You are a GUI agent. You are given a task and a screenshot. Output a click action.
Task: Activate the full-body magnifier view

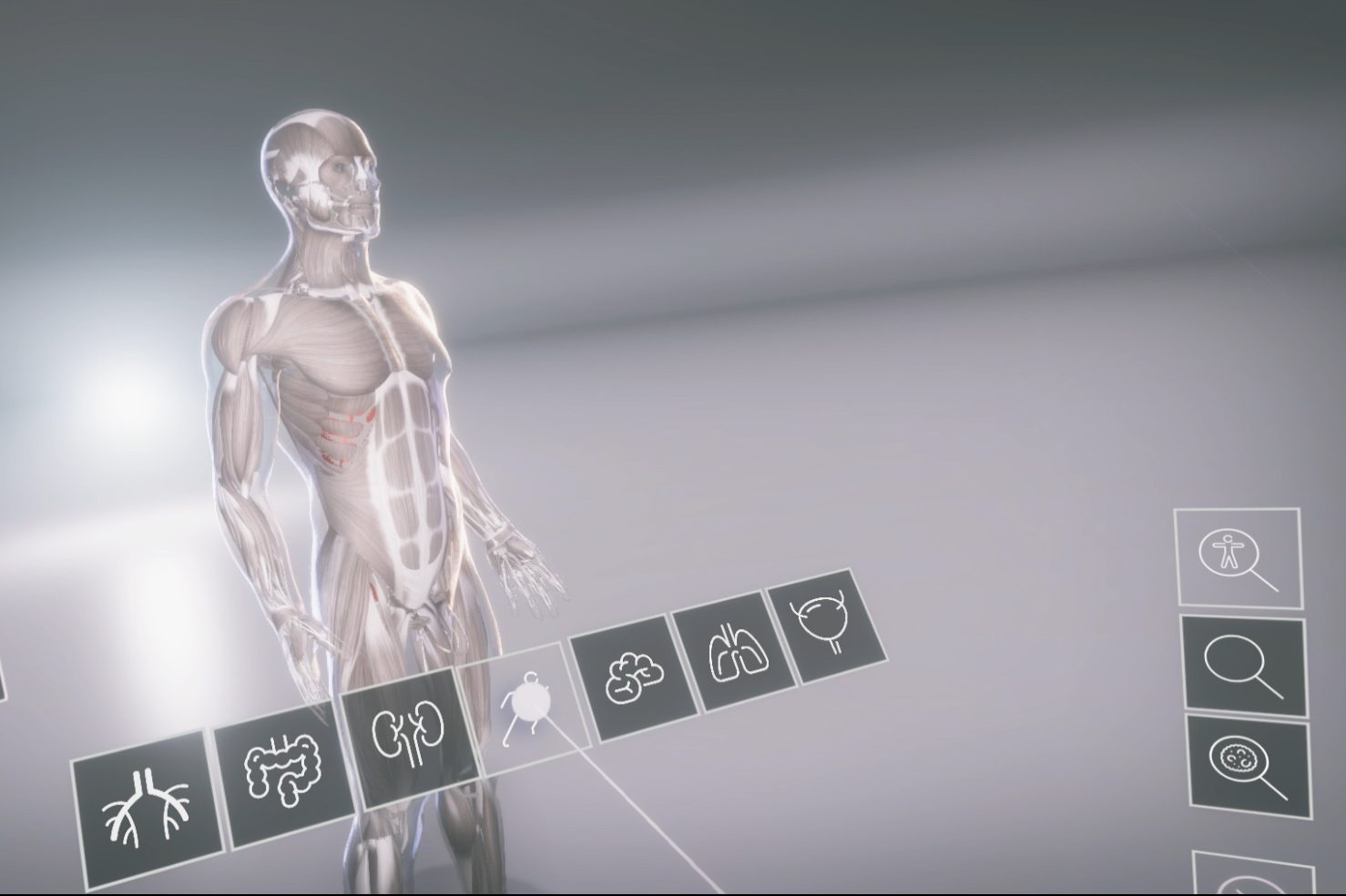[1239, 557]
